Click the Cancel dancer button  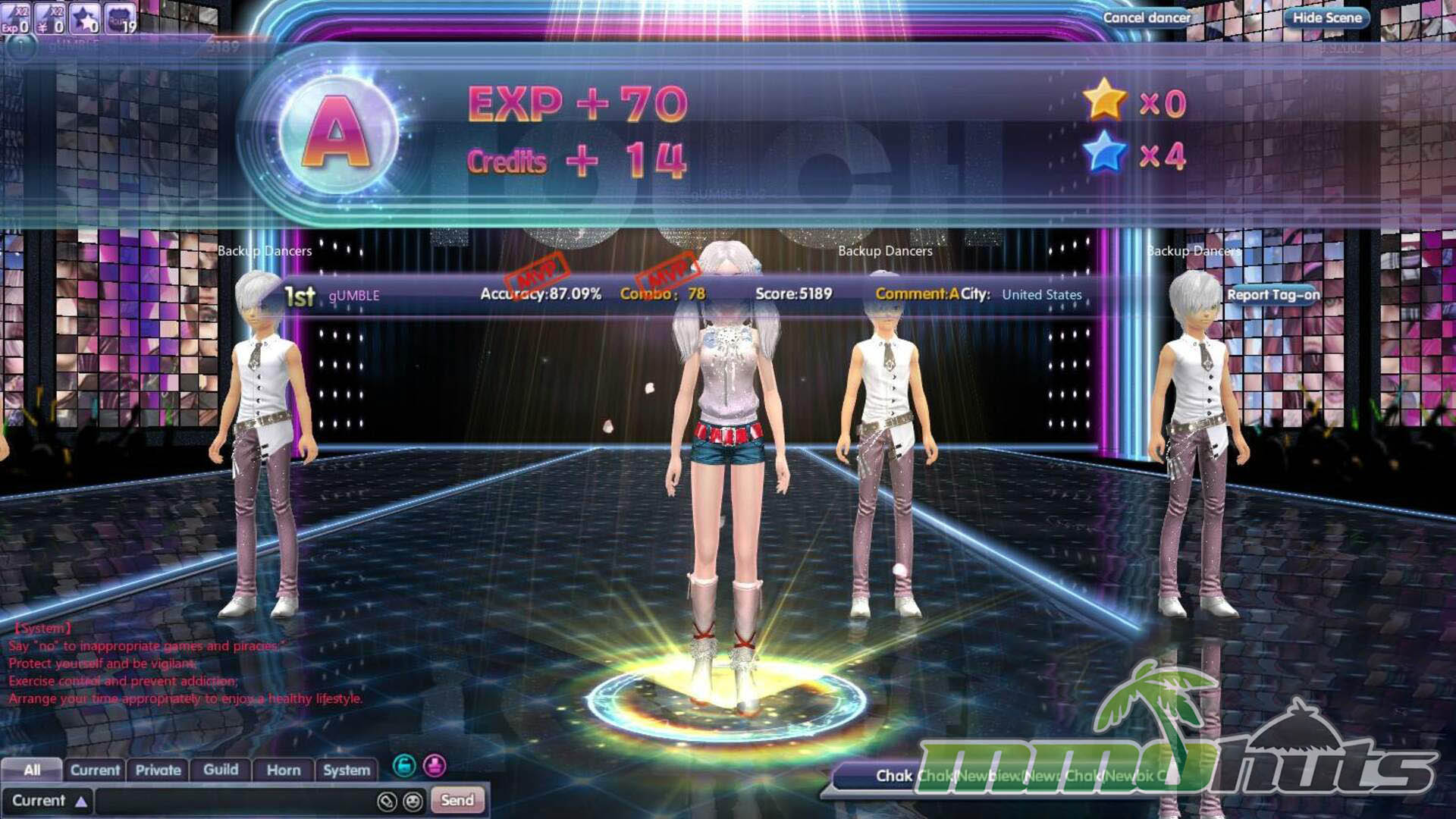(1146, 17)
